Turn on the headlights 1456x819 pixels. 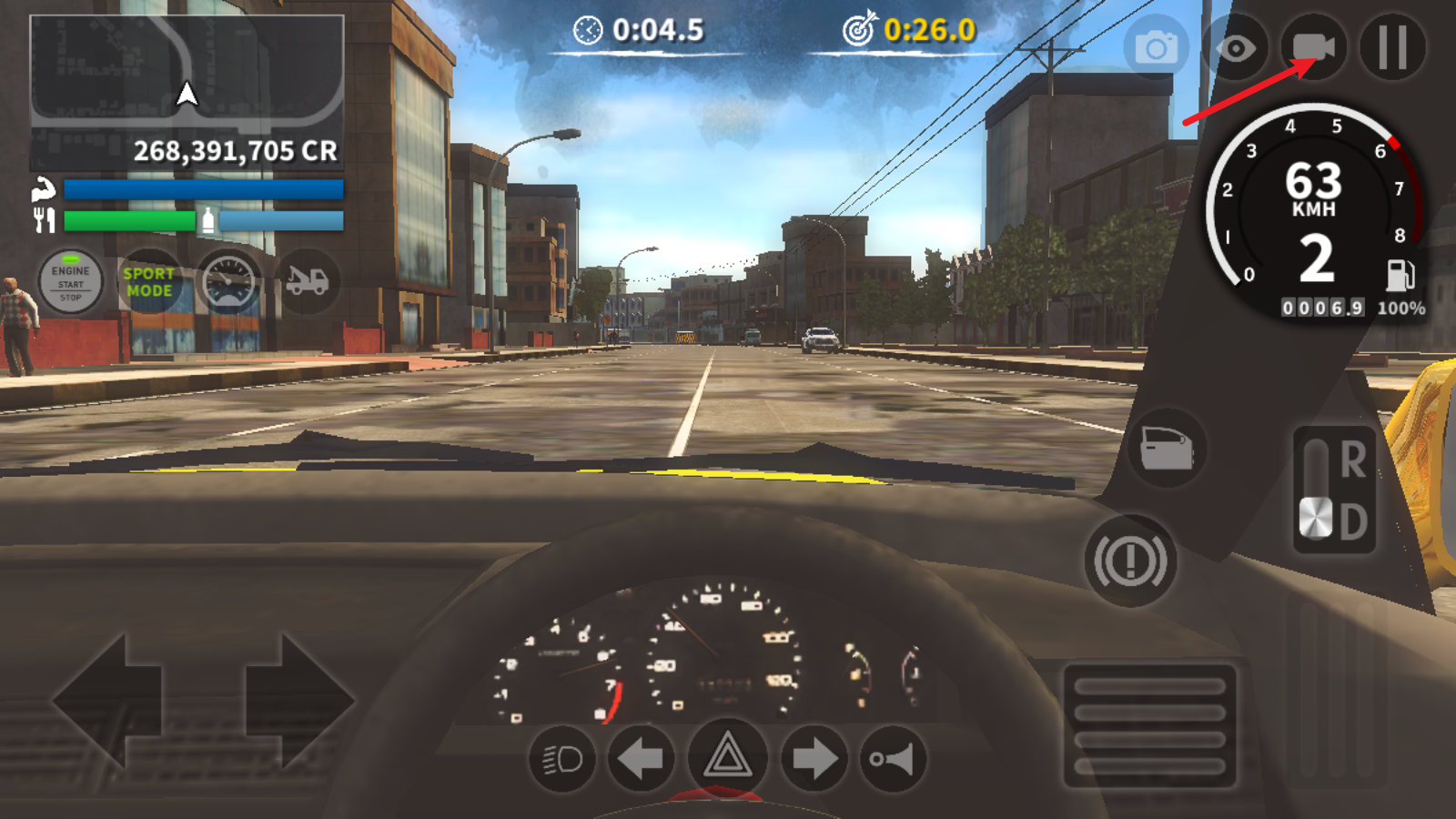point(561,758)
